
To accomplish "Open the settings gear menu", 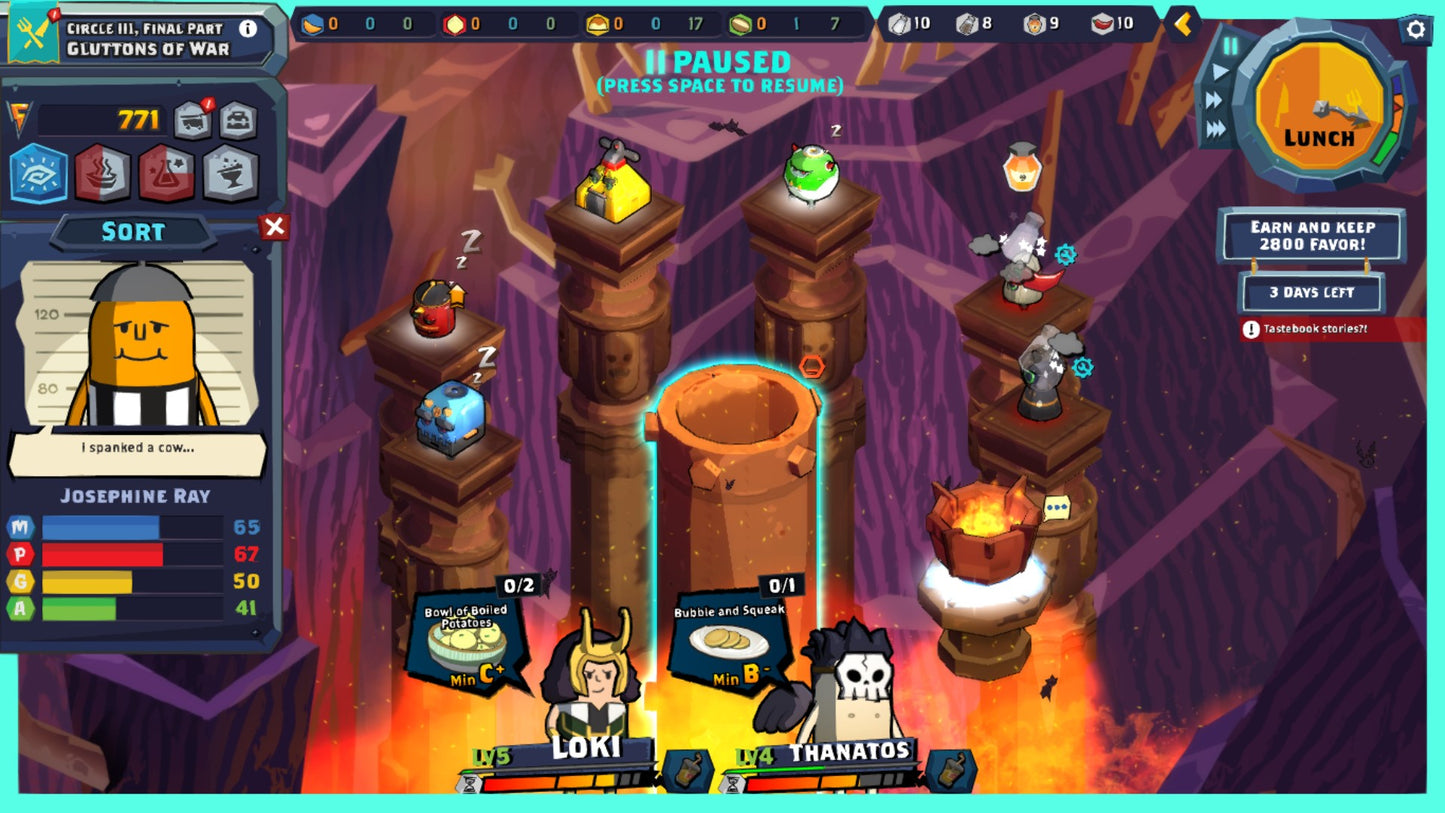I will point(1415,29).
